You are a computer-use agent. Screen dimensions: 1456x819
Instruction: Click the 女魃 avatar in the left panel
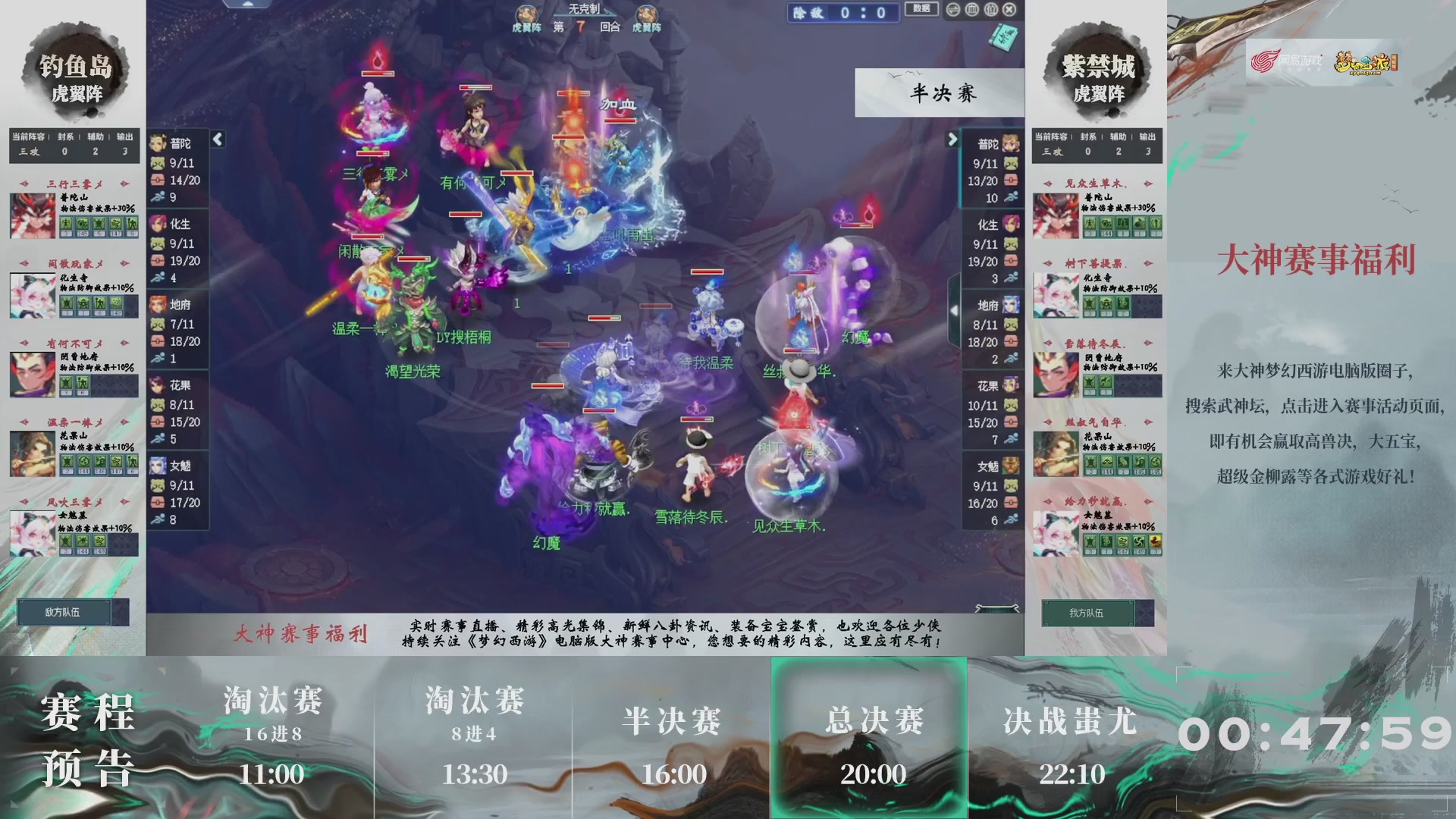(159, 465)
